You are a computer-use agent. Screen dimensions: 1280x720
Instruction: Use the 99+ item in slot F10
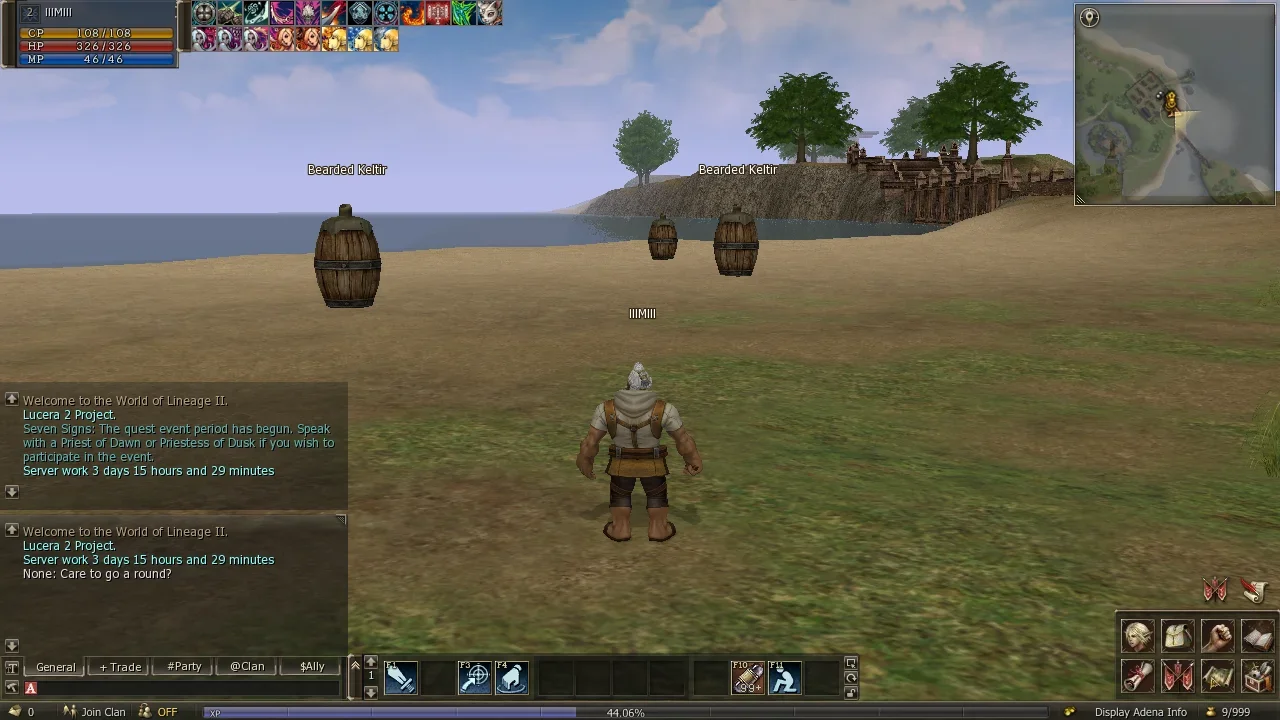[747, 678]
